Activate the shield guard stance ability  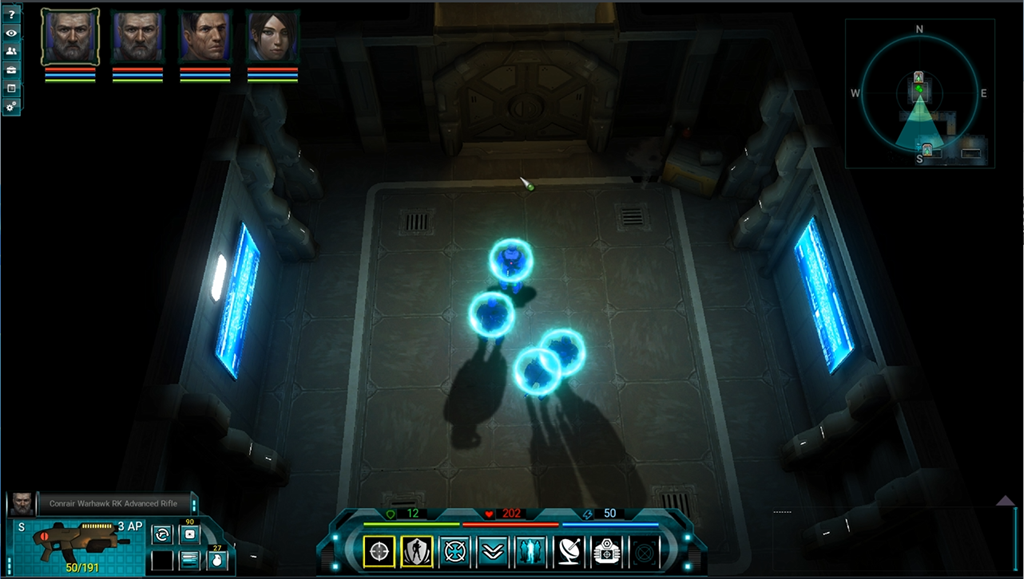pyautogui.click(x=417, y=551)
